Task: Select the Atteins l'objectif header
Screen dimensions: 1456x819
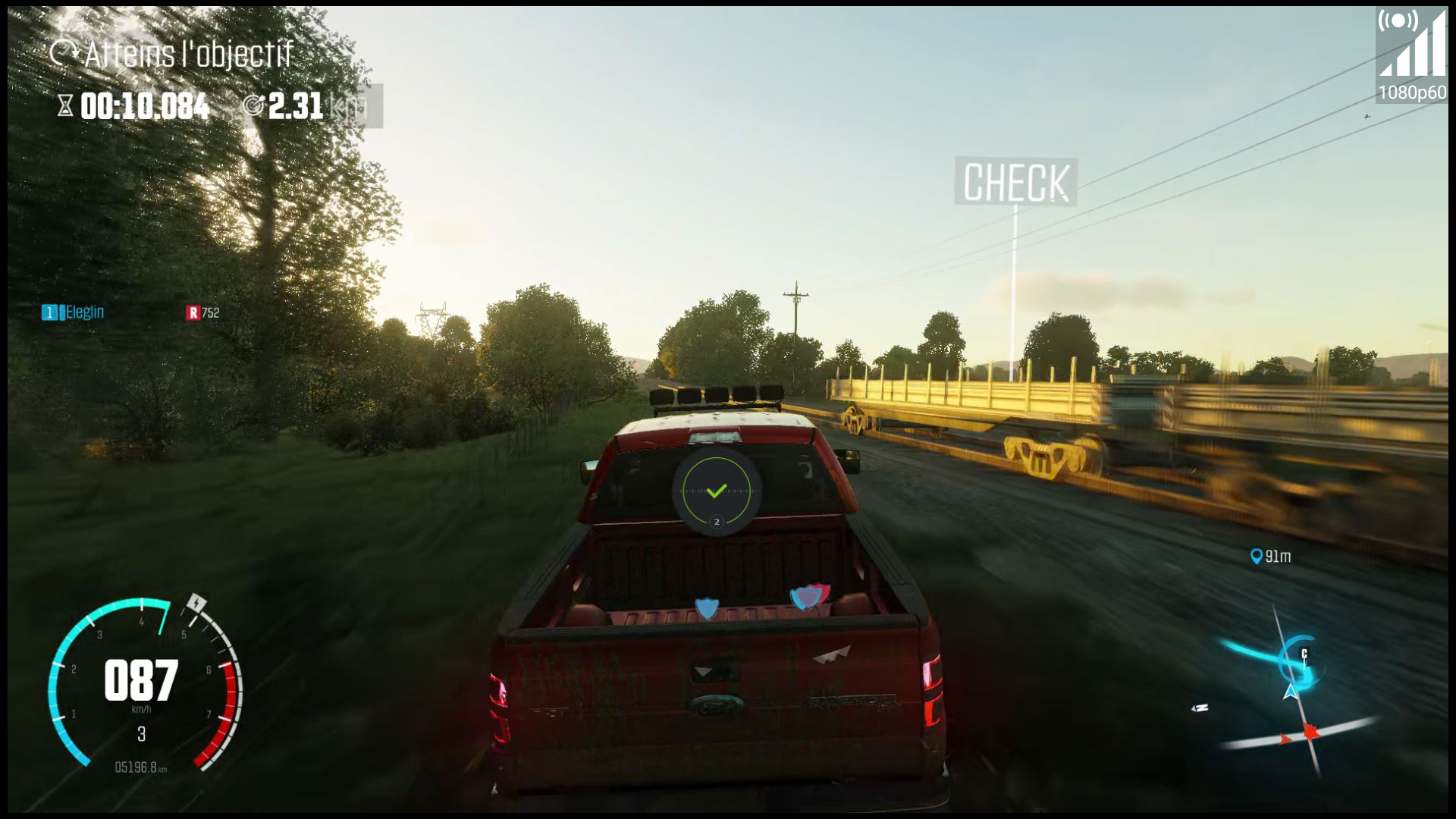Action: point(188,53)
